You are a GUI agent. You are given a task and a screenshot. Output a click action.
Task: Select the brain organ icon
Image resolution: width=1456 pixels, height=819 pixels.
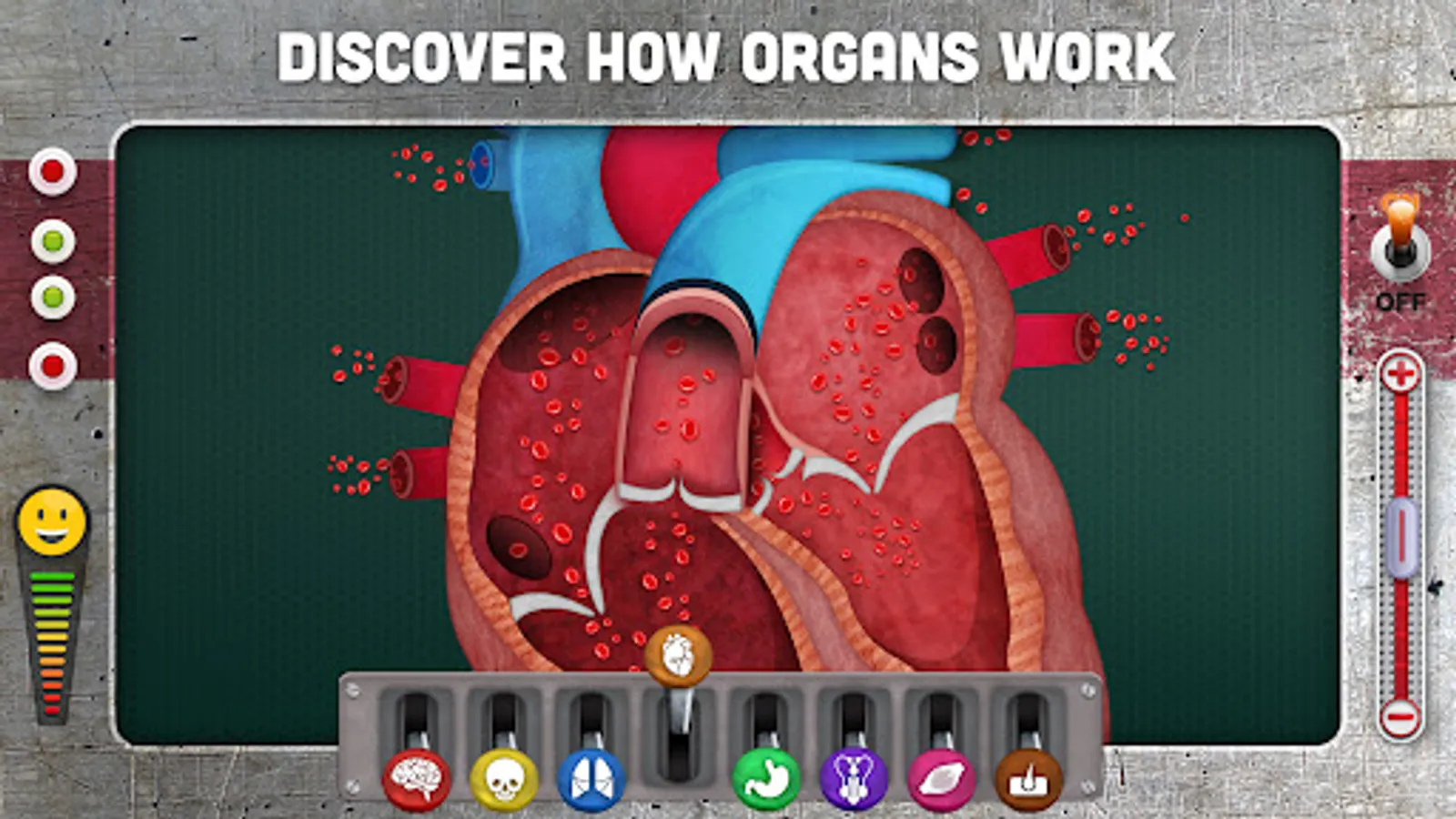418,779
